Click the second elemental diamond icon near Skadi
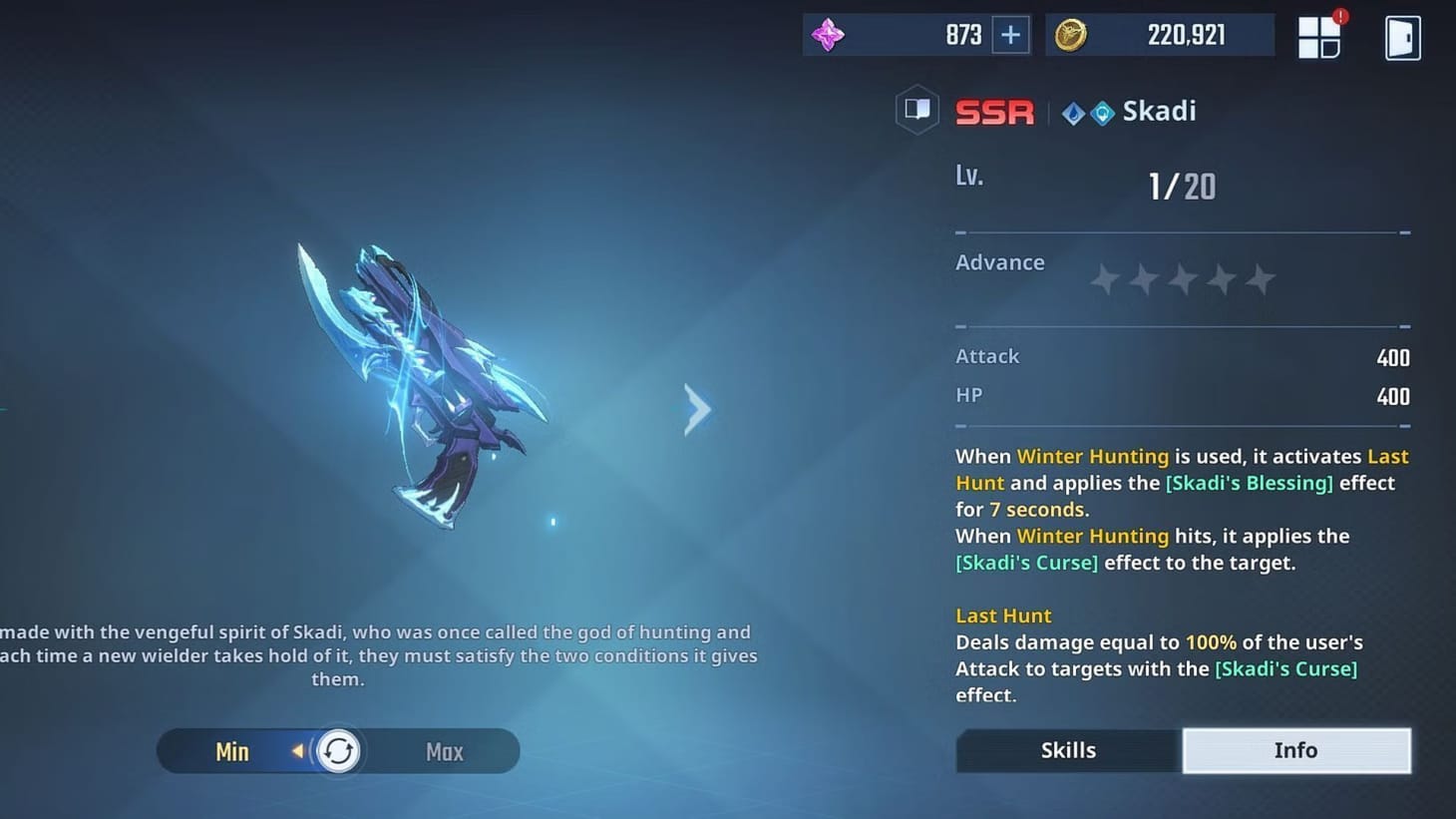The height and width of the screenshot is (819, 1456). [x=1102, y=113]
